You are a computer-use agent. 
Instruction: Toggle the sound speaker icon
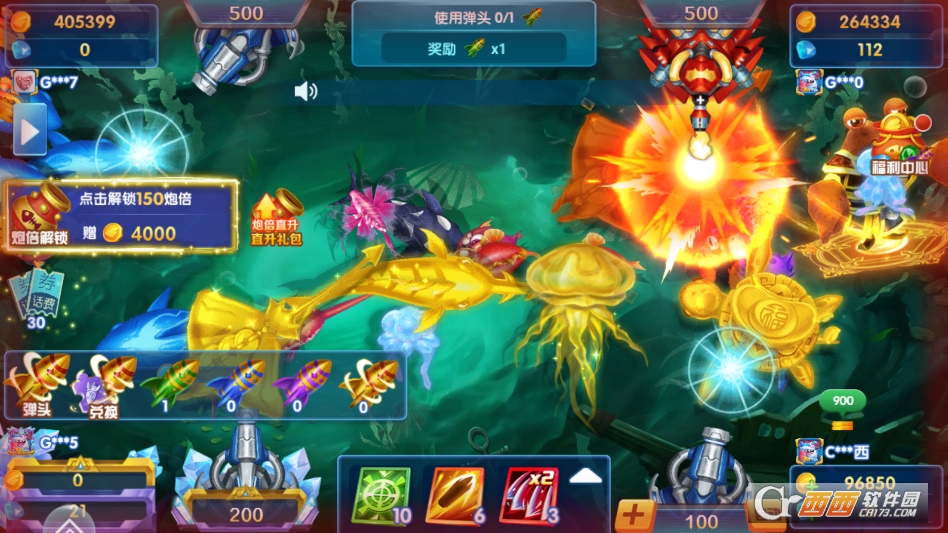(306, 92)
